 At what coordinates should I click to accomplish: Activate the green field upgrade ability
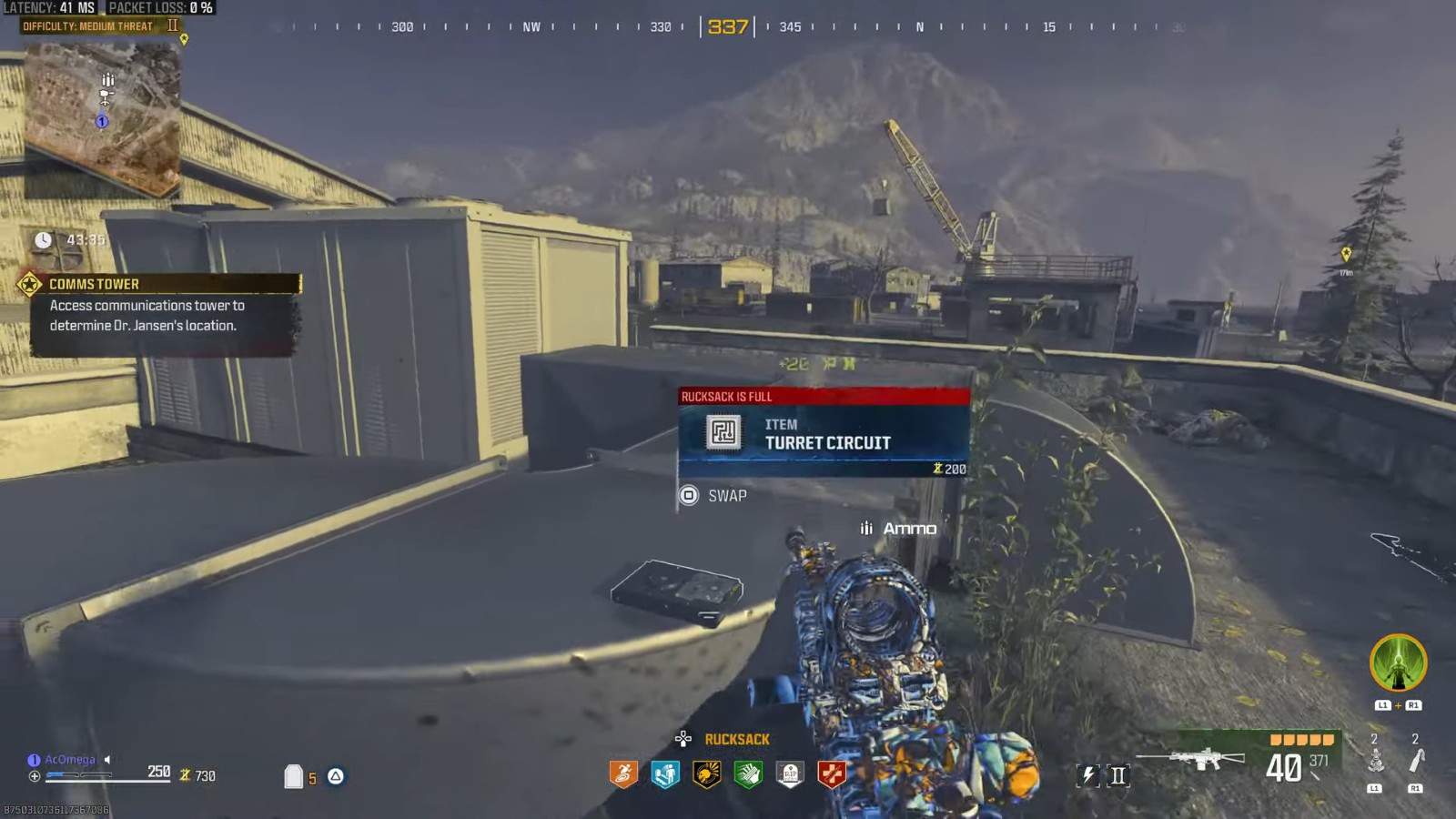pyautogui.click(x=1398, y=662)
